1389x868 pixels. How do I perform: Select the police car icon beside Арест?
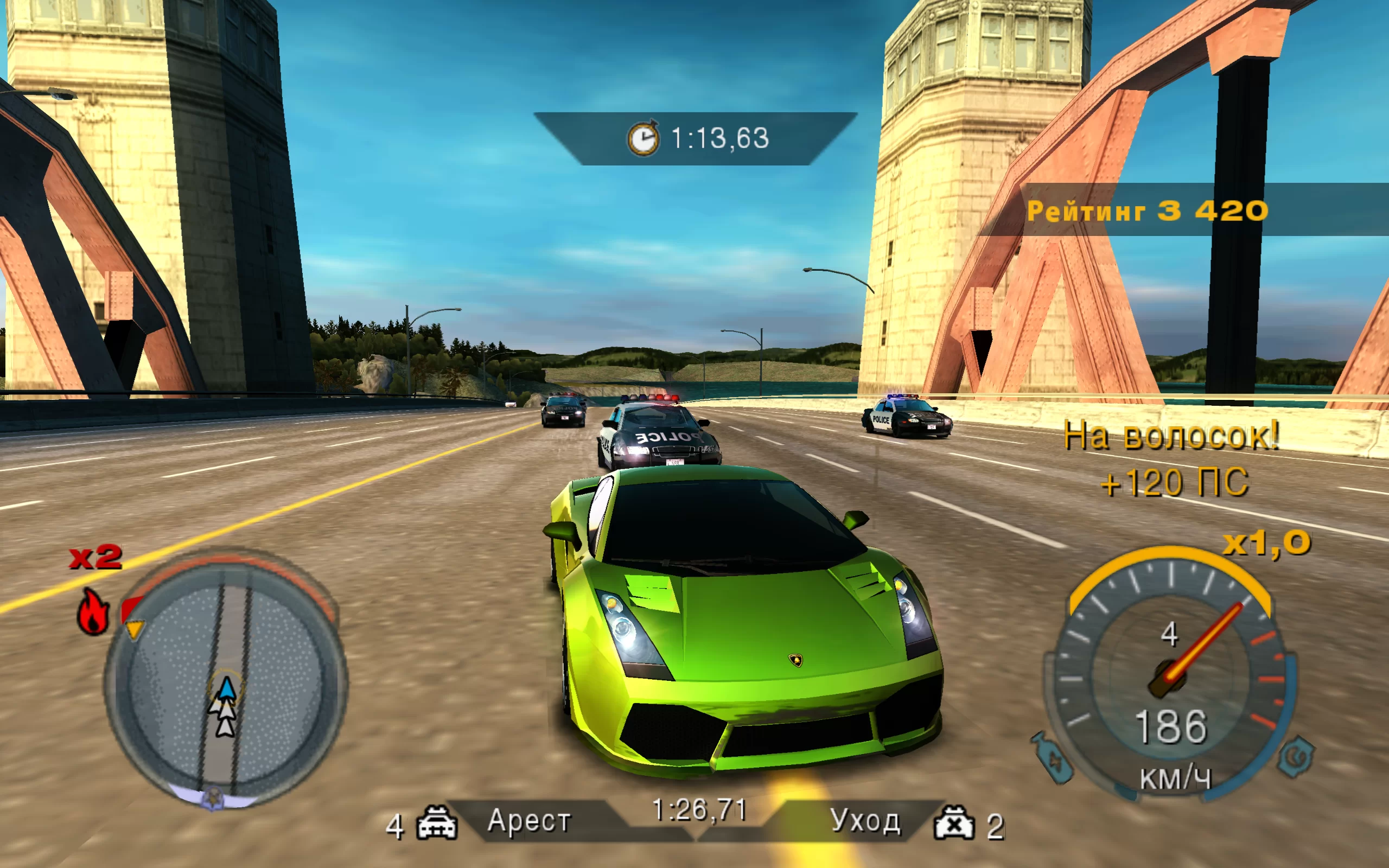pyautogui.click(x=437, y=823)
